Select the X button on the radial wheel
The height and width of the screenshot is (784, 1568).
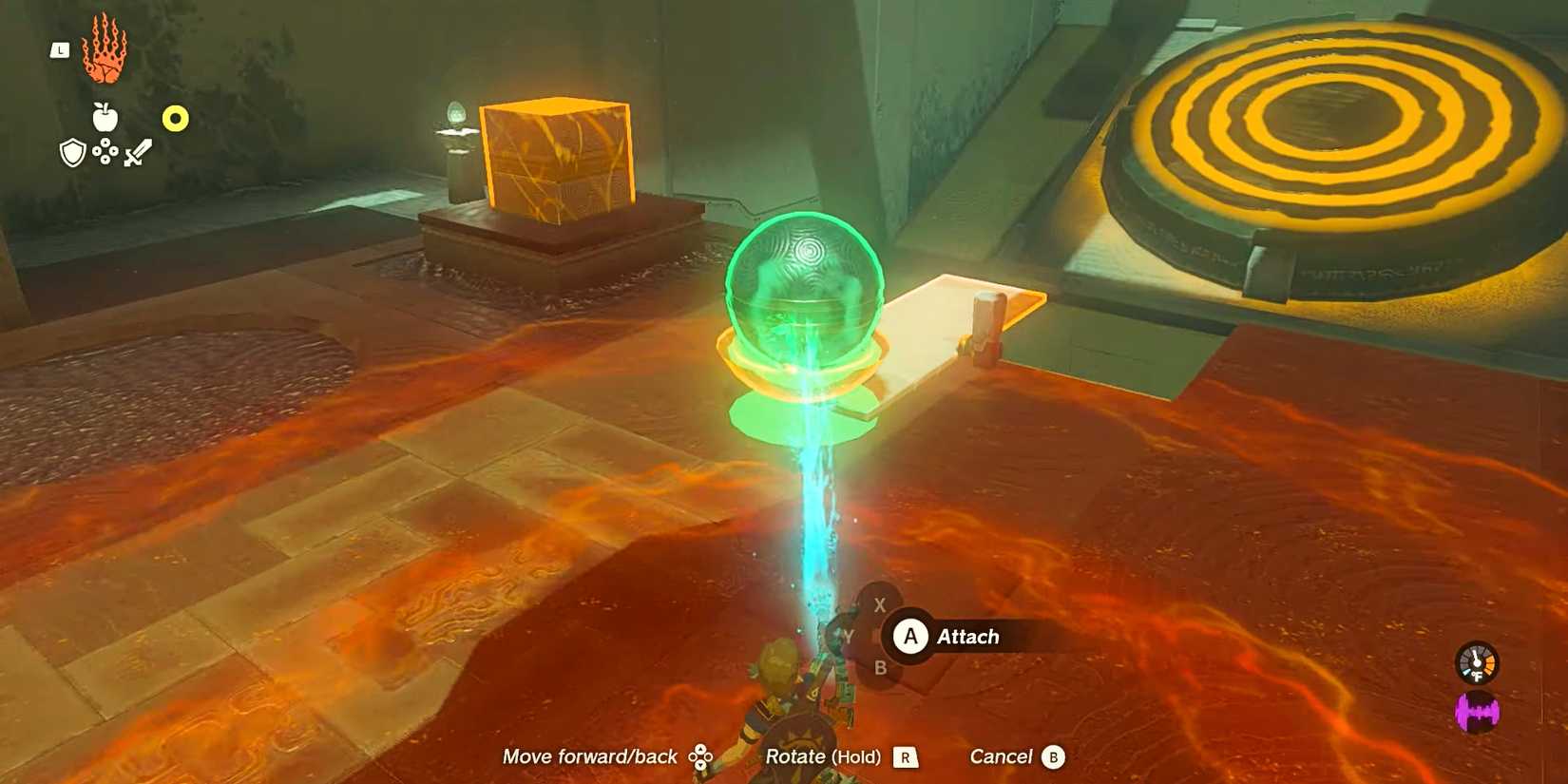pos(879,604)
